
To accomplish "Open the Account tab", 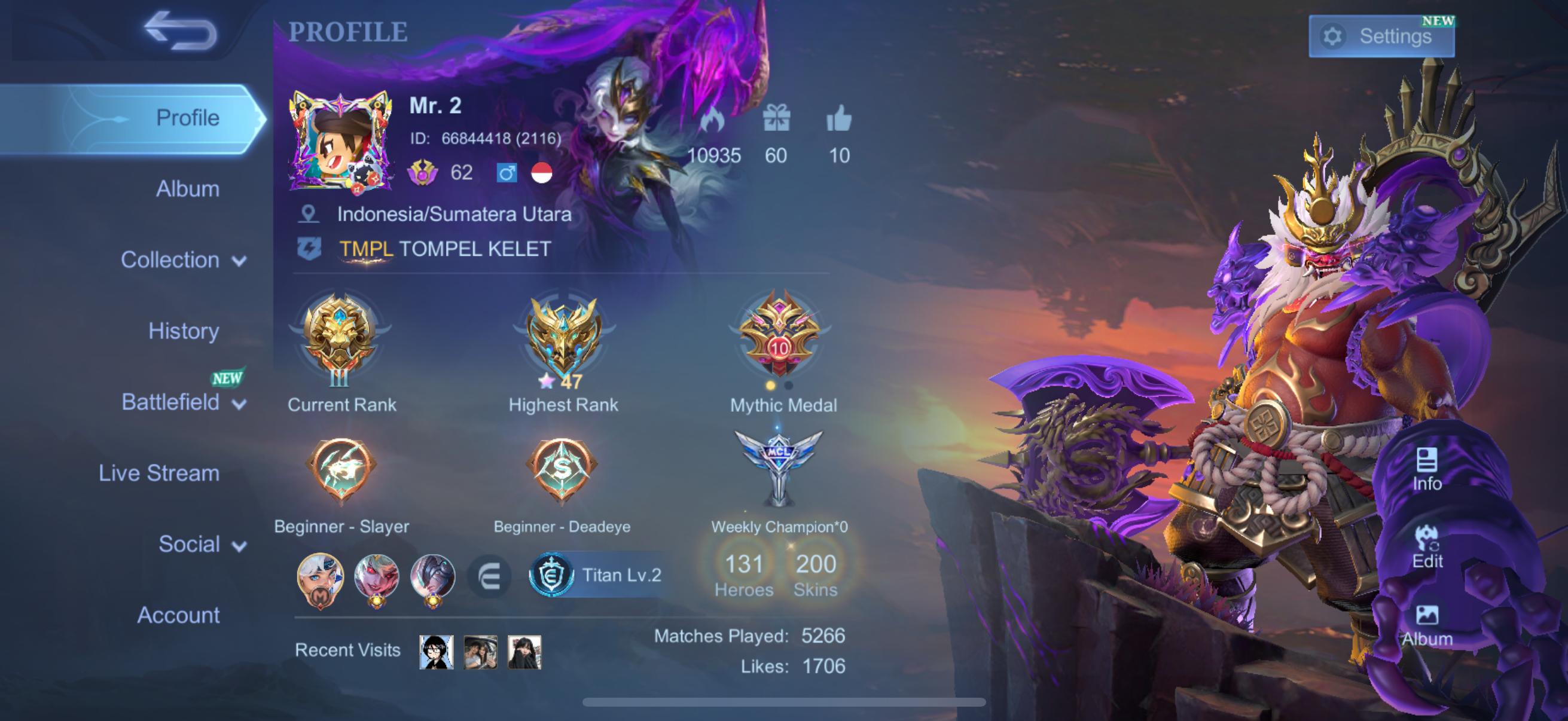I will (178, 615).
